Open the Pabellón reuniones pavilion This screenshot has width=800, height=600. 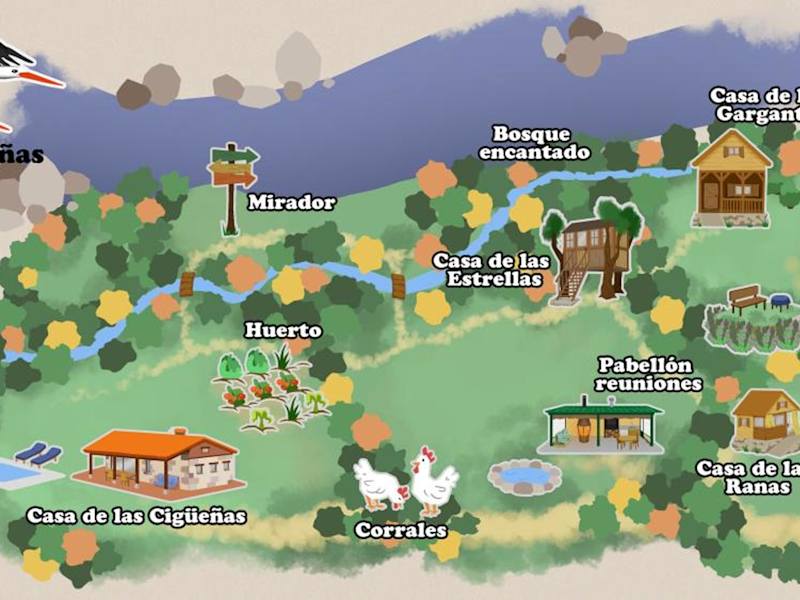[x=603, y=424]
